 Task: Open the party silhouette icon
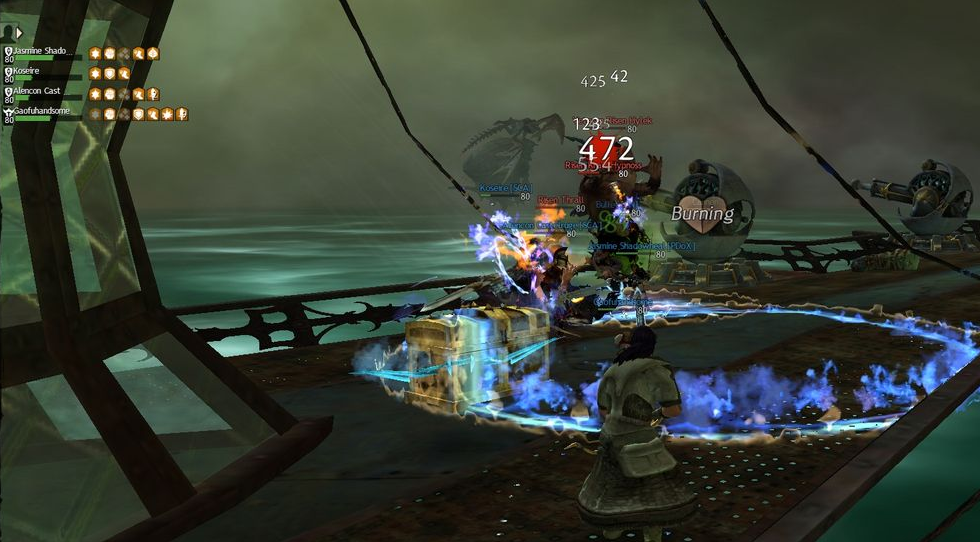pos(7,32)
